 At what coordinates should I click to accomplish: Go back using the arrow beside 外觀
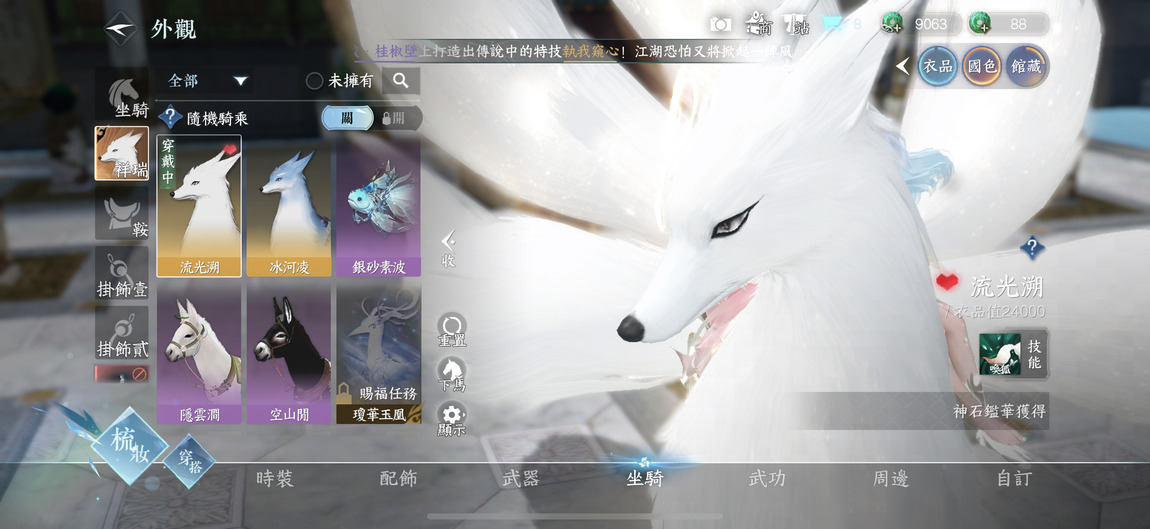[x=120, y=28]
